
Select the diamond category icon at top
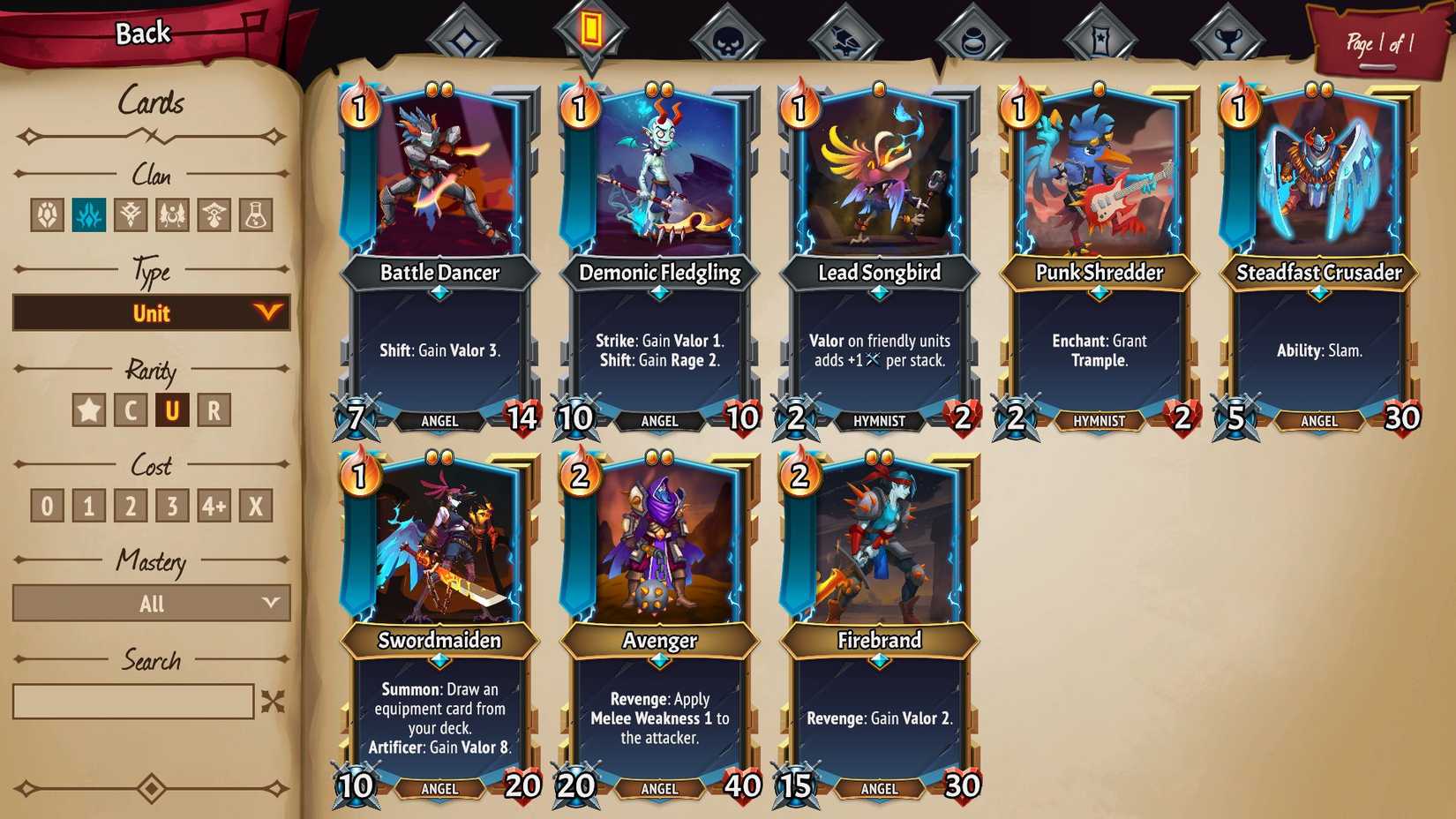465,34
